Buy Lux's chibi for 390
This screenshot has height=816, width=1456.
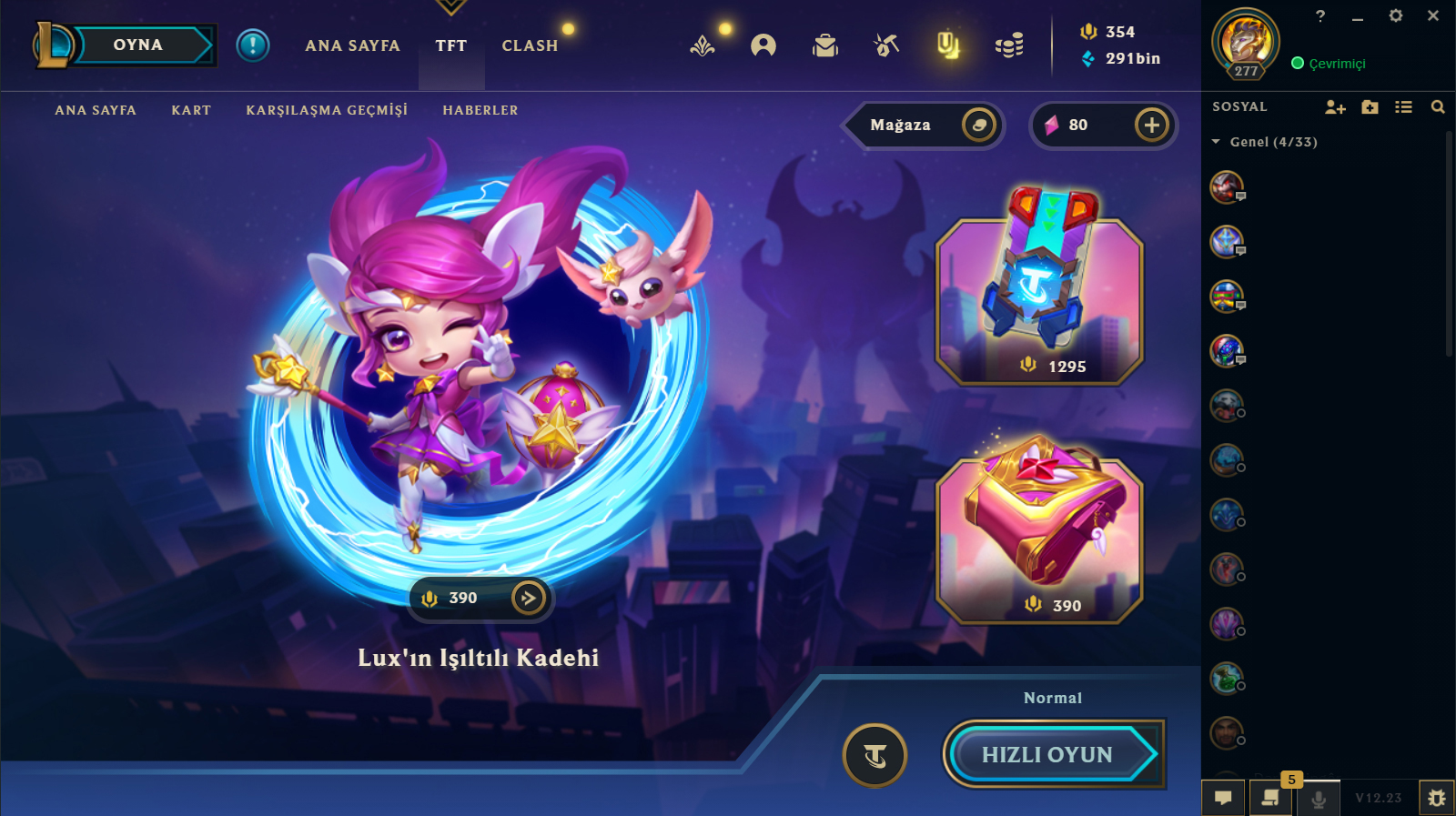point(480,599)
